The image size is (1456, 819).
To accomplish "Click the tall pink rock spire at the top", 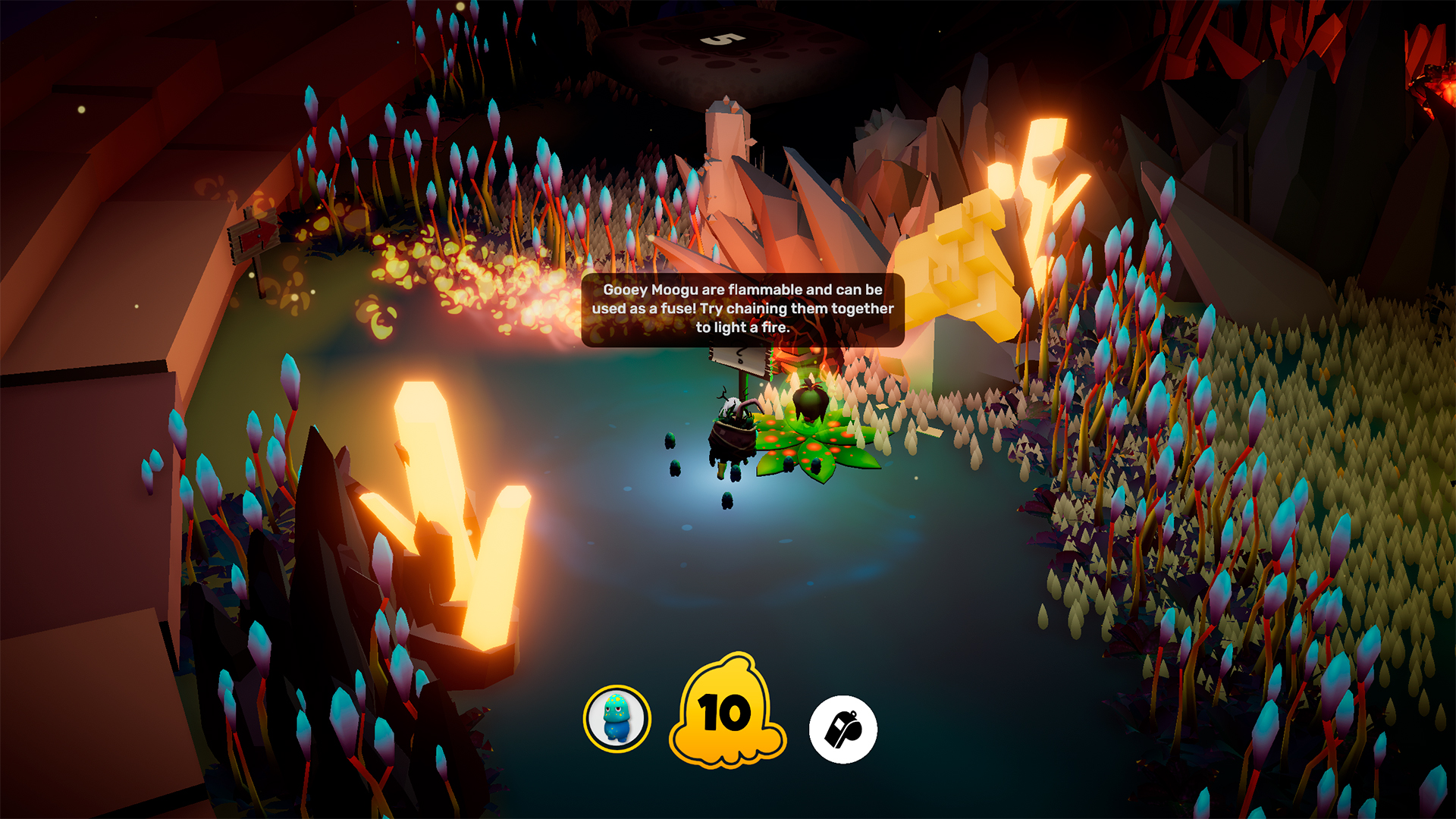I will (x=728, y=136).
